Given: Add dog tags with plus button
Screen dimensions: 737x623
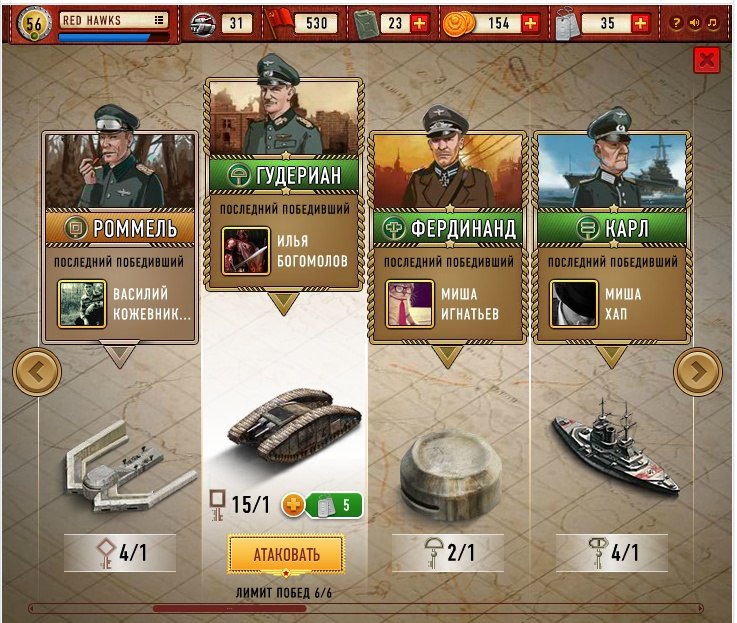Looking at the screenshot, I should pos(640,22).
